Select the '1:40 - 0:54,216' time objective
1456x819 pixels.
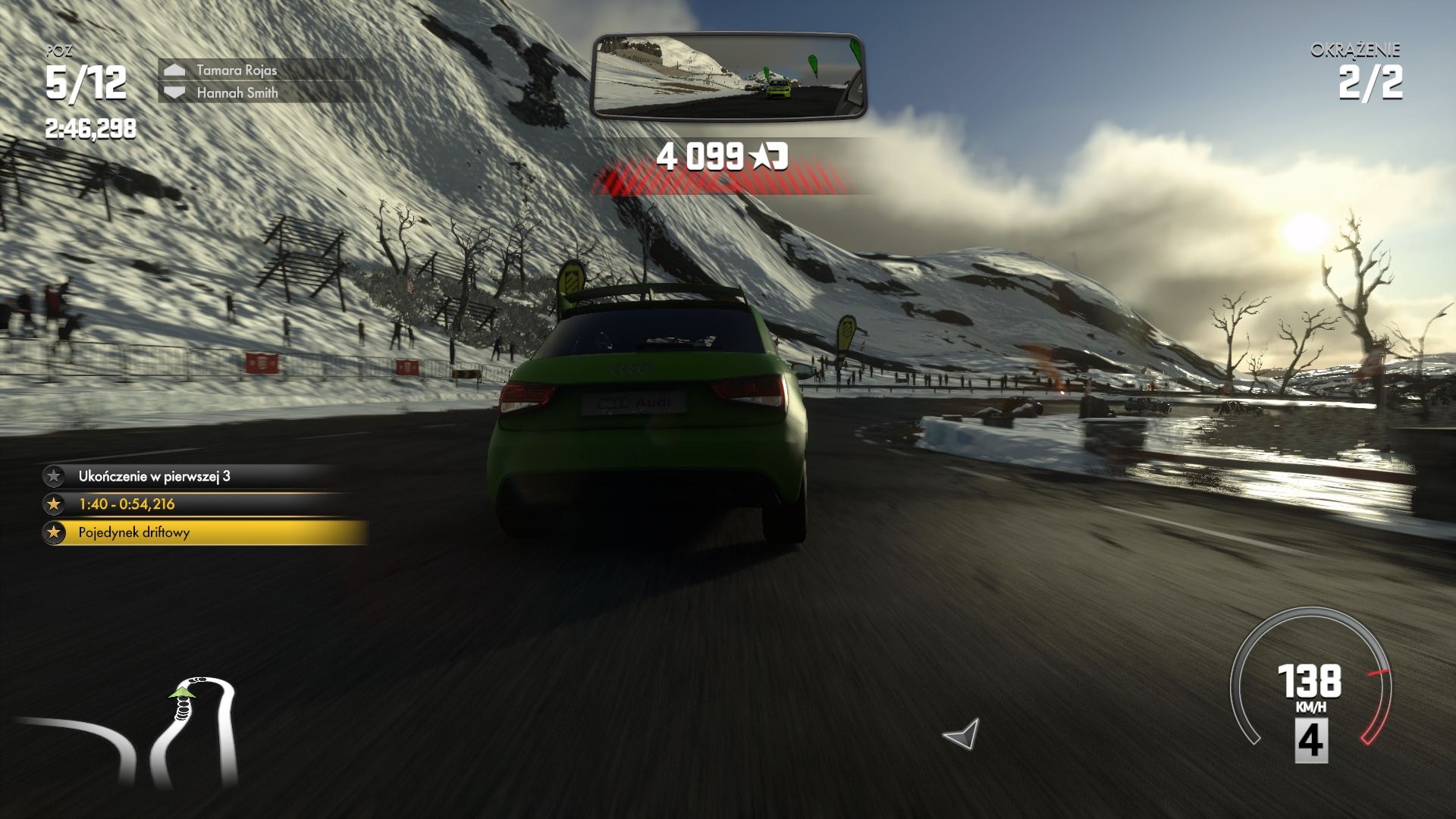(x=127, y=504)
